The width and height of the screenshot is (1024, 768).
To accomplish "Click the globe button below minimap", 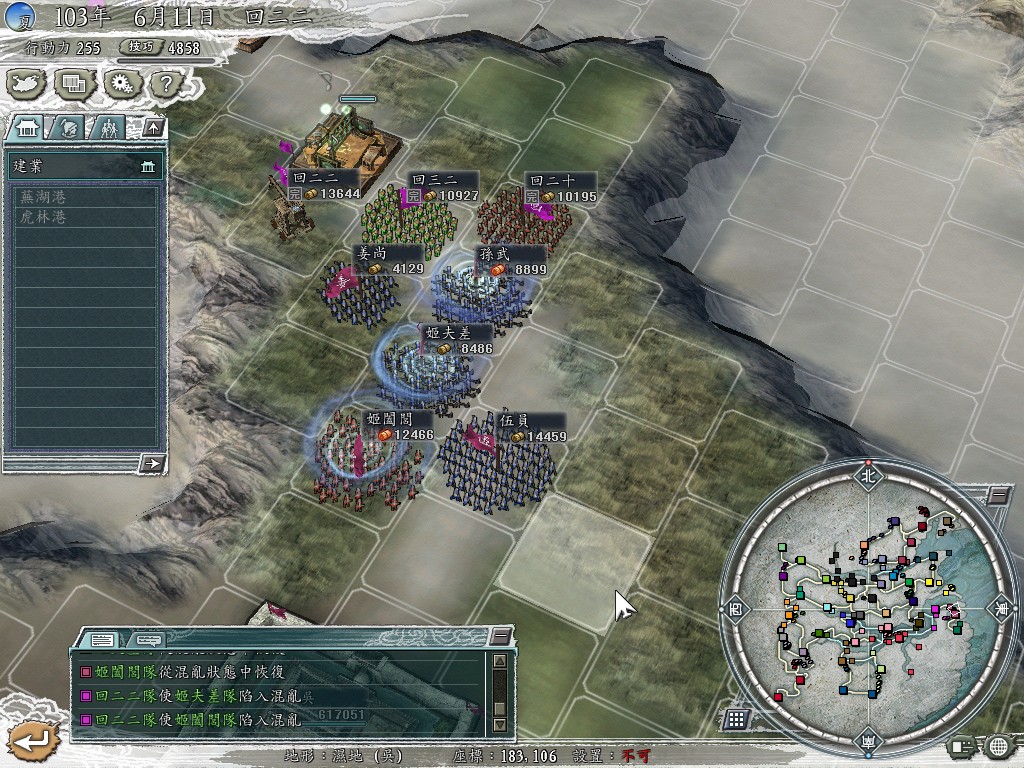I will point(998,746).
